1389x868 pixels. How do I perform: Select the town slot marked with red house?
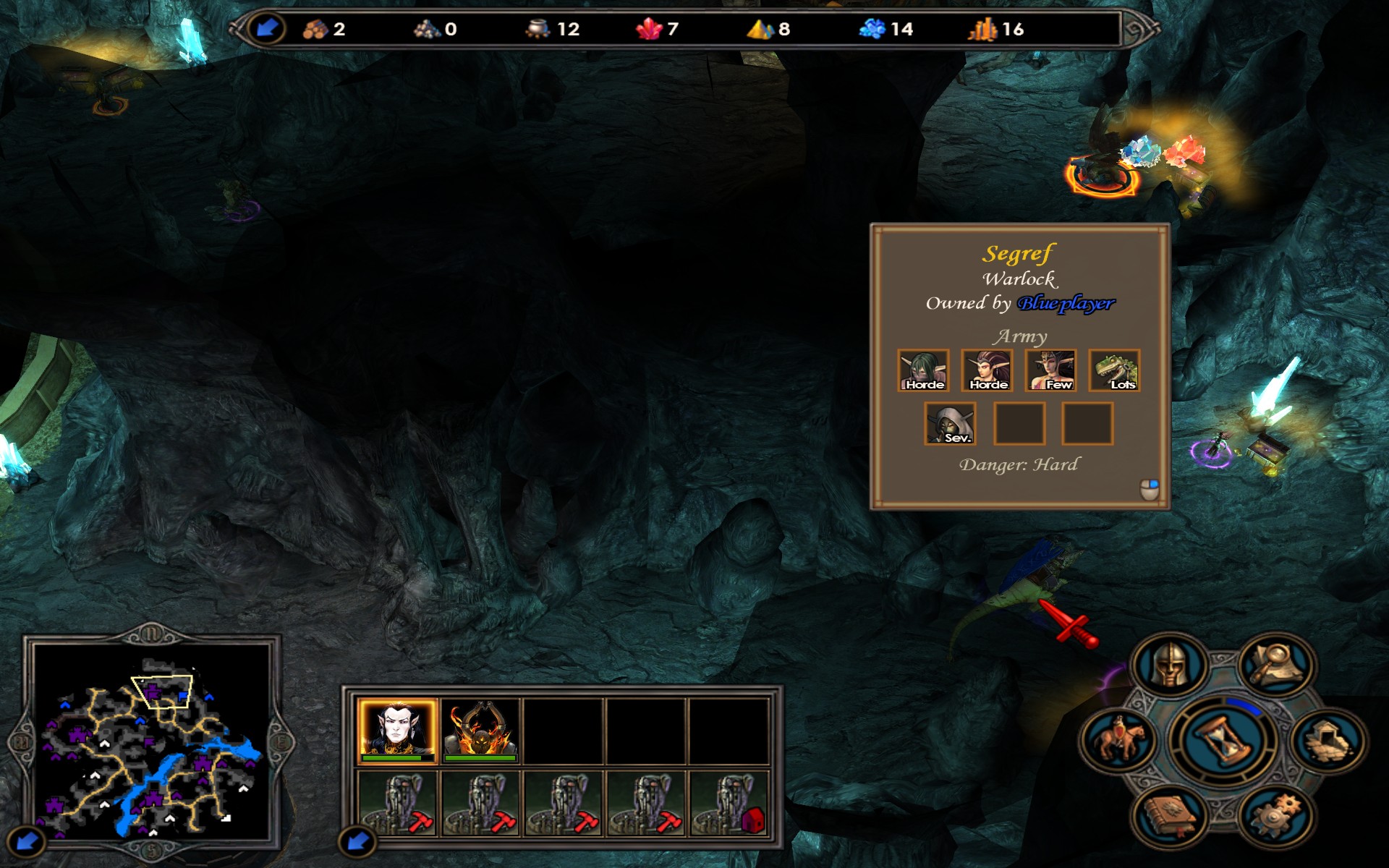(x=729, y=803)
